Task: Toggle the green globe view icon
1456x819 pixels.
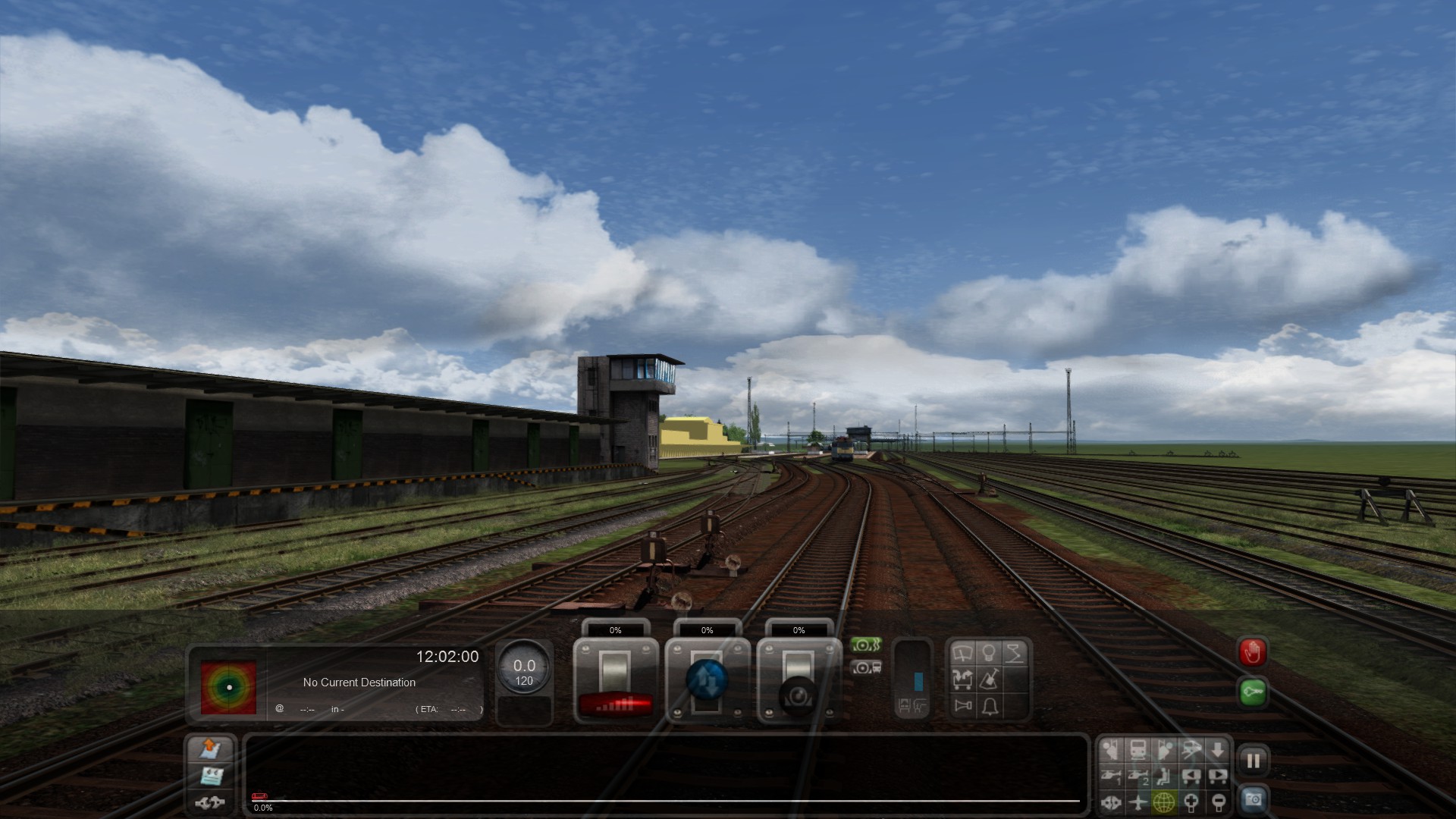Action: 1164,802
